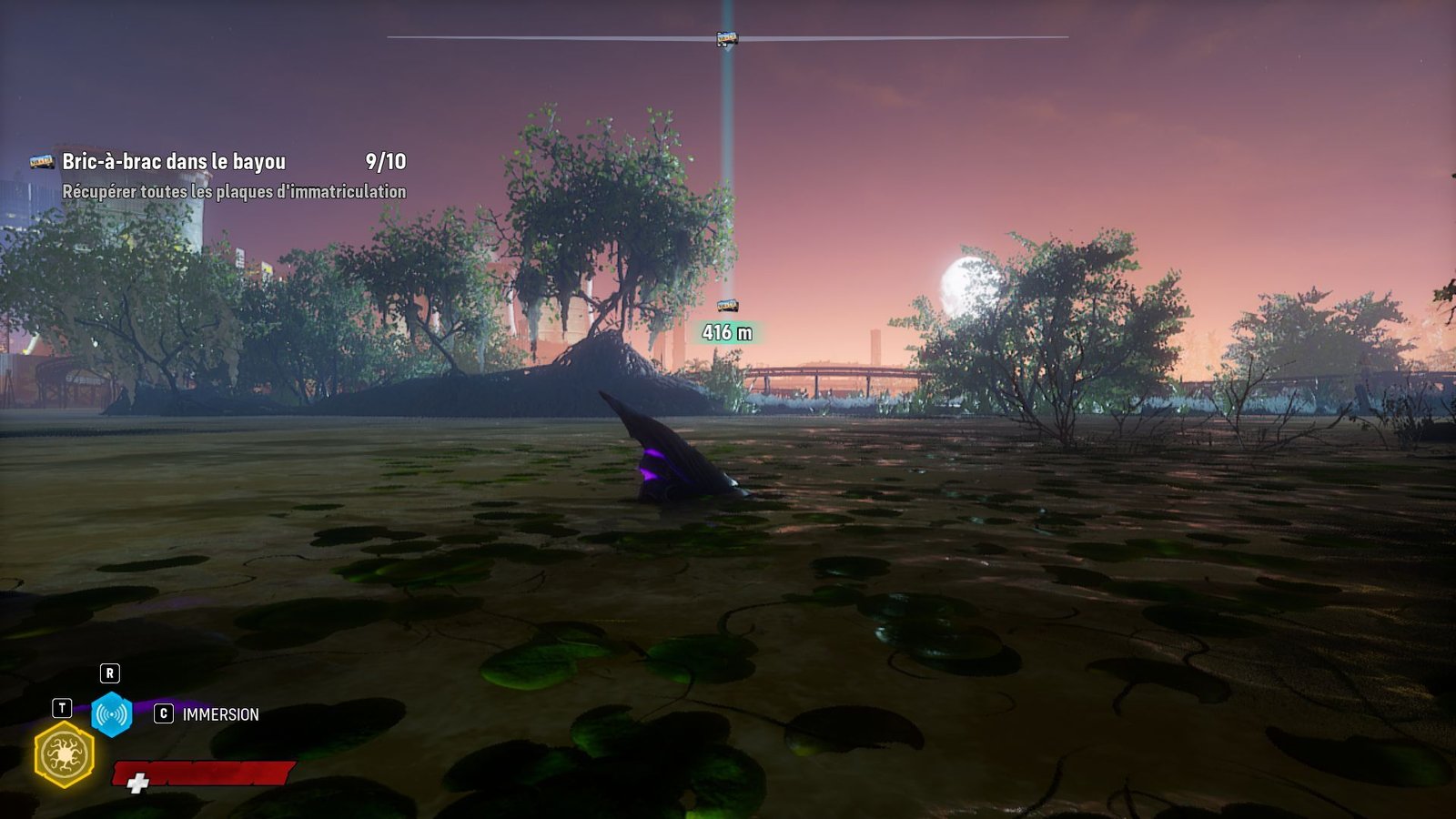Click the license plate marker above 416 m

click(x=727, y=306)
